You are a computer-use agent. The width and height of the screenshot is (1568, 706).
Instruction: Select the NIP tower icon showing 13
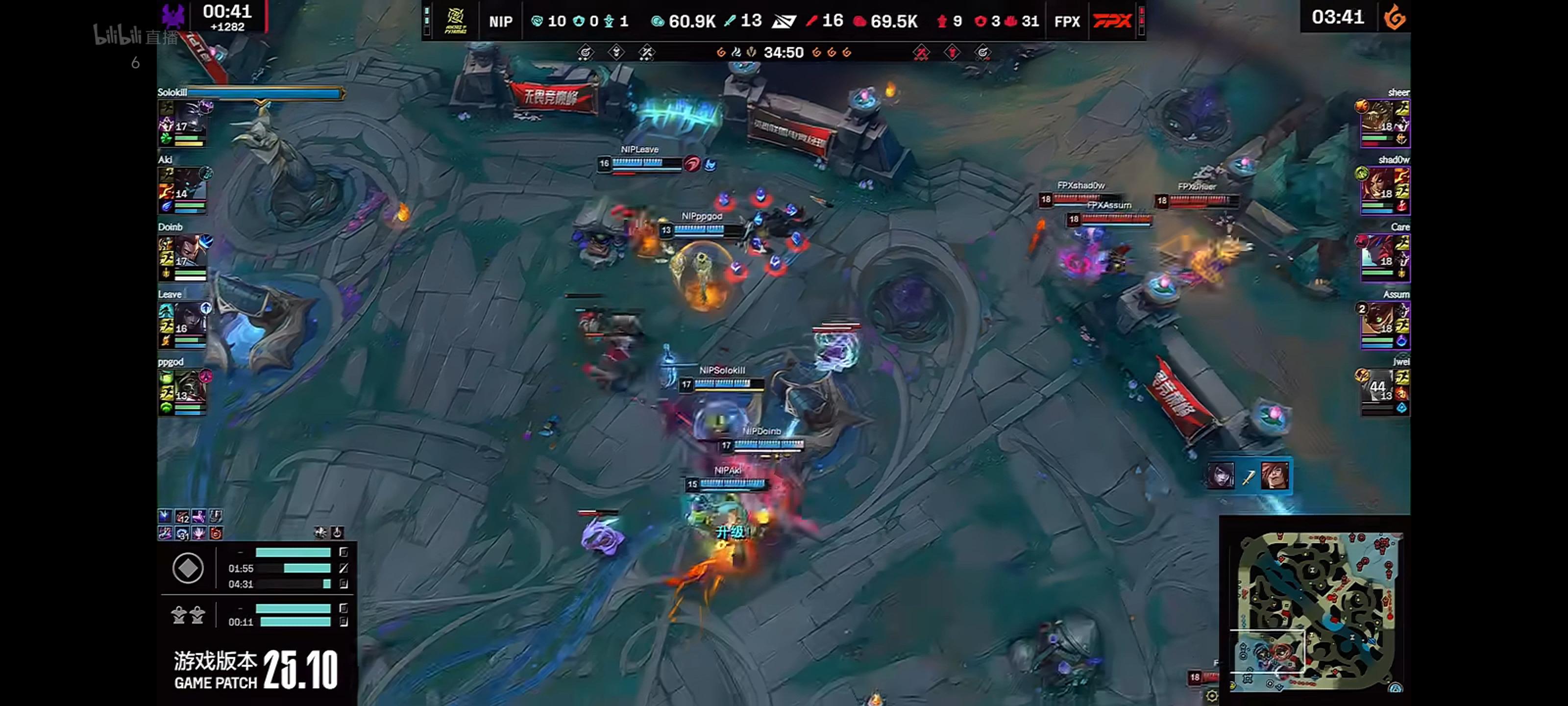tap(728, 20)
